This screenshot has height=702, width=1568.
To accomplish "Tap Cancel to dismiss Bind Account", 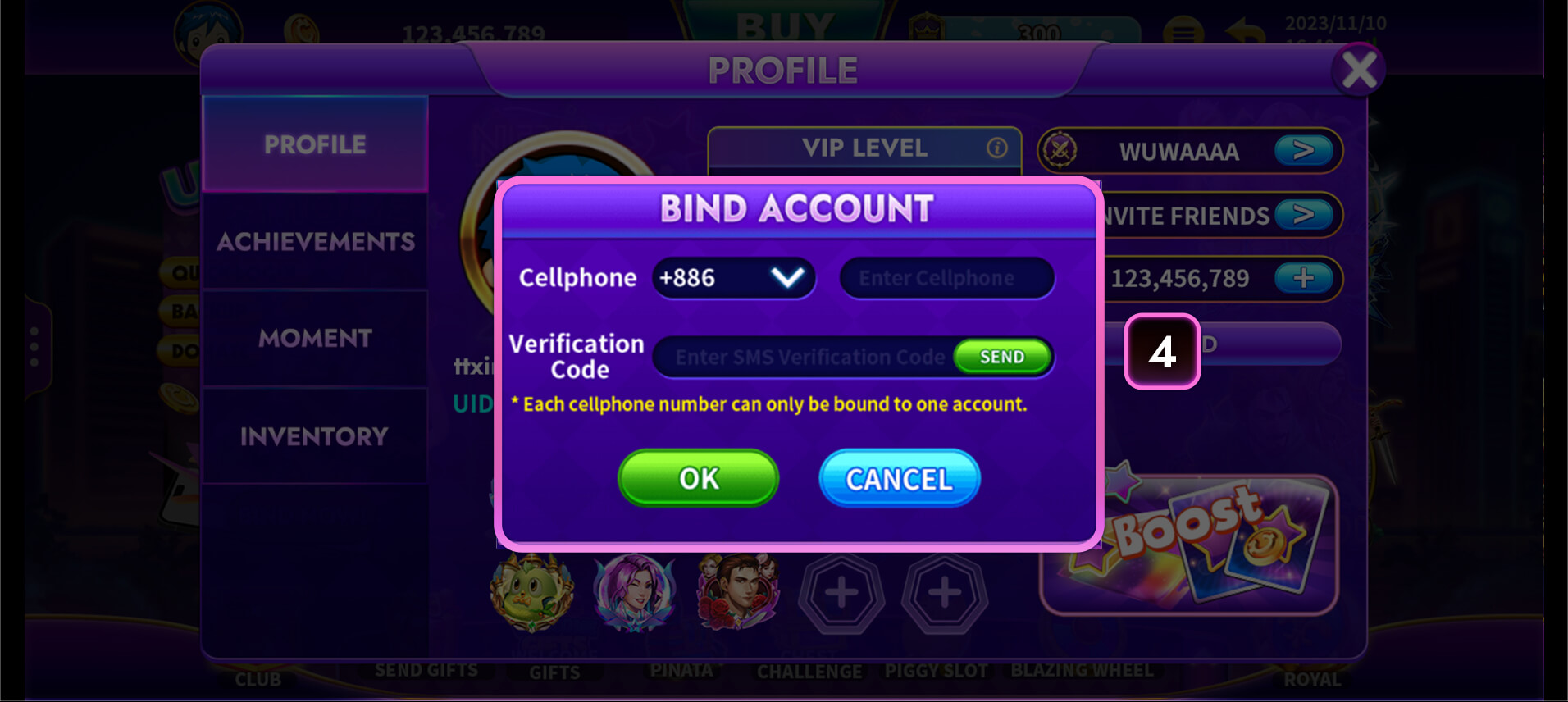I will coord(899,478).
